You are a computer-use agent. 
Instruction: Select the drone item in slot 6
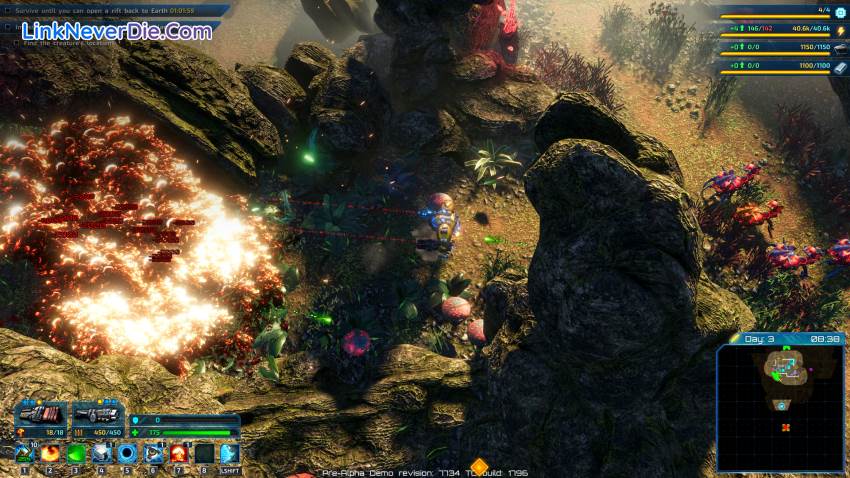(x=153, y=454)
